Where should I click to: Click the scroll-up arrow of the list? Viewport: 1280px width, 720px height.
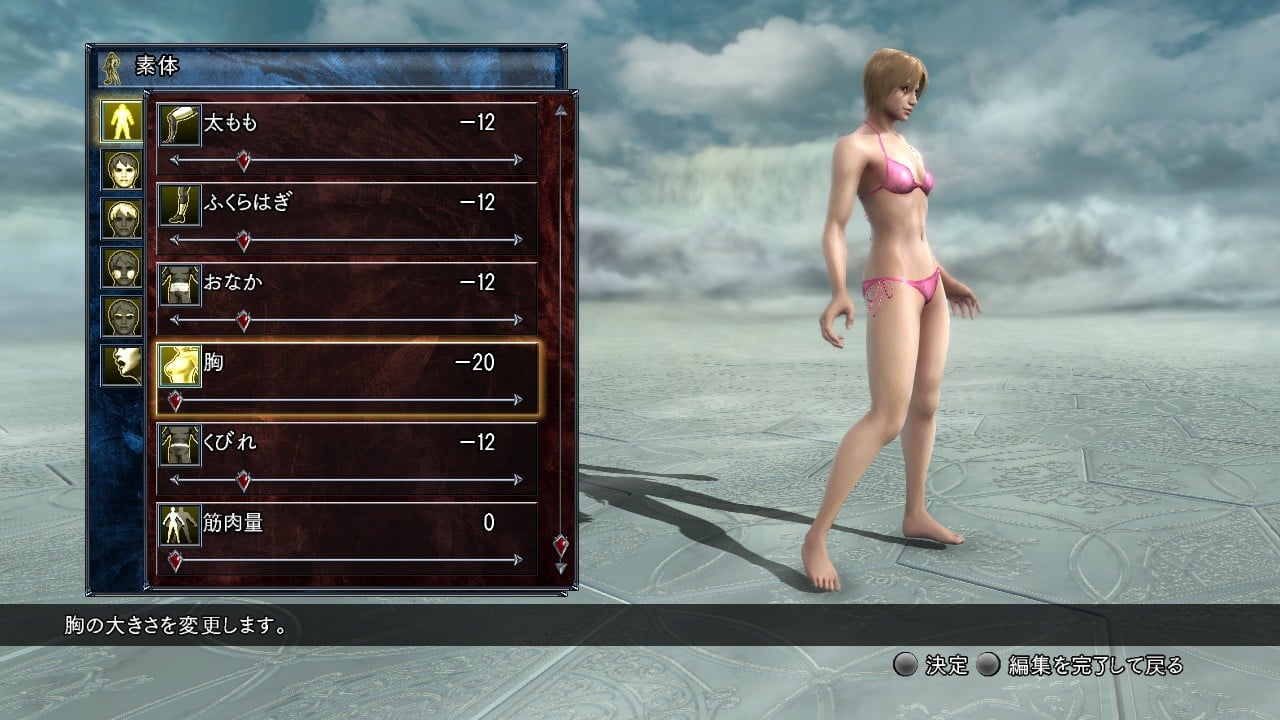coord(561,110)
